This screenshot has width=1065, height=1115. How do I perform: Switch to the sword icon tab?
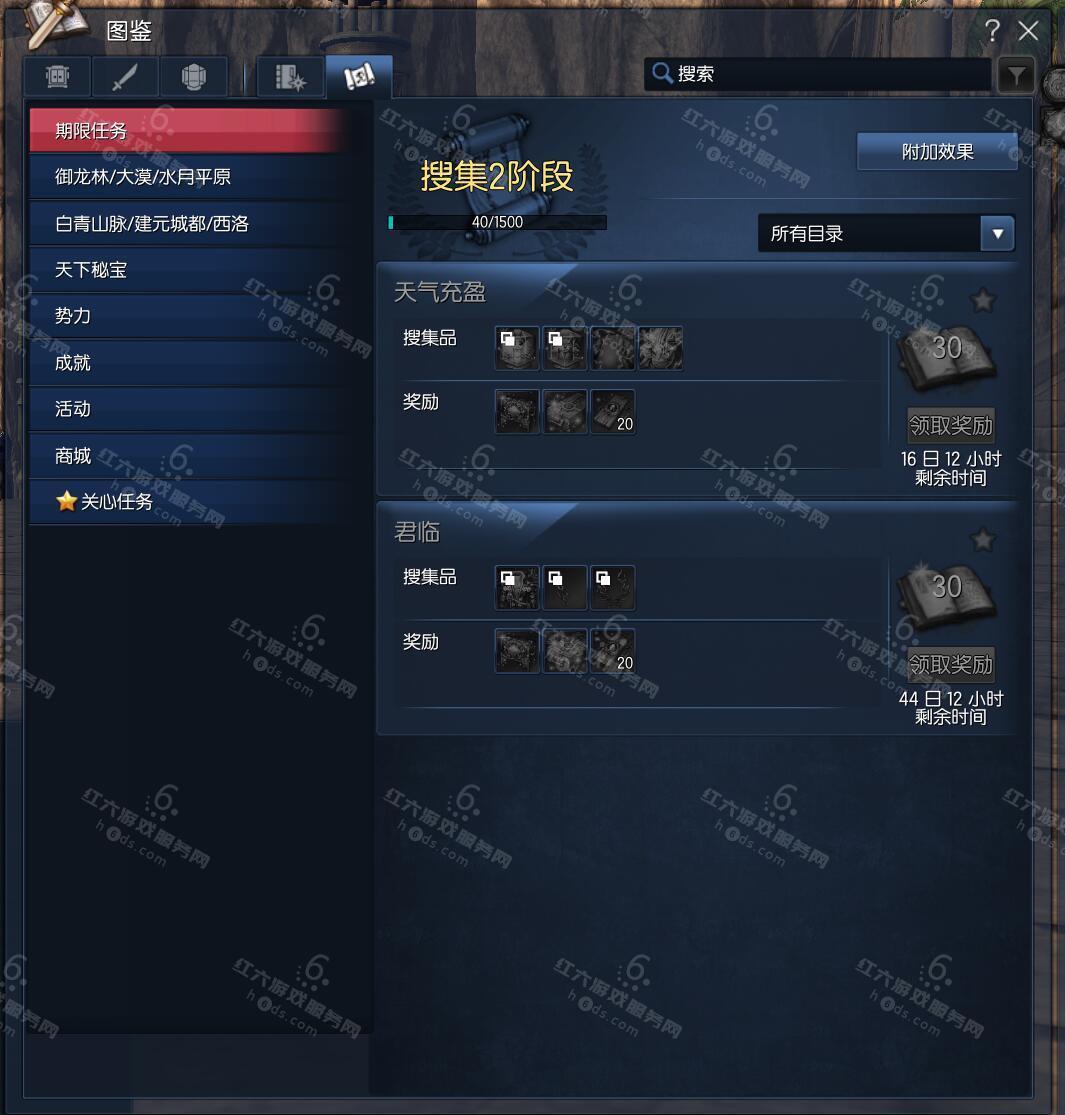pyautogui.click(x=125, y=77)
